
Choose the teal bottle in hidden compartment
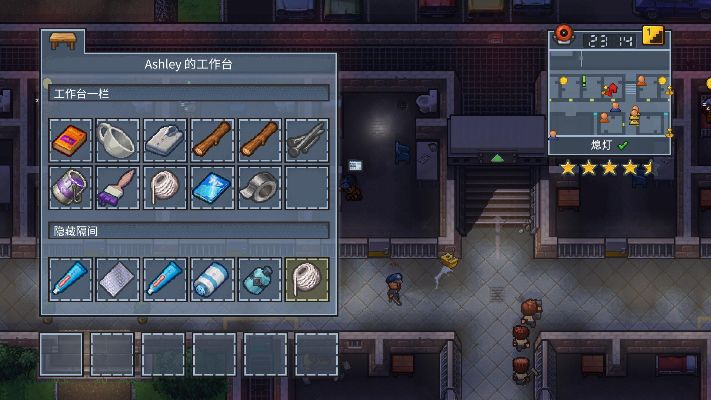click(x=259, y=278)
